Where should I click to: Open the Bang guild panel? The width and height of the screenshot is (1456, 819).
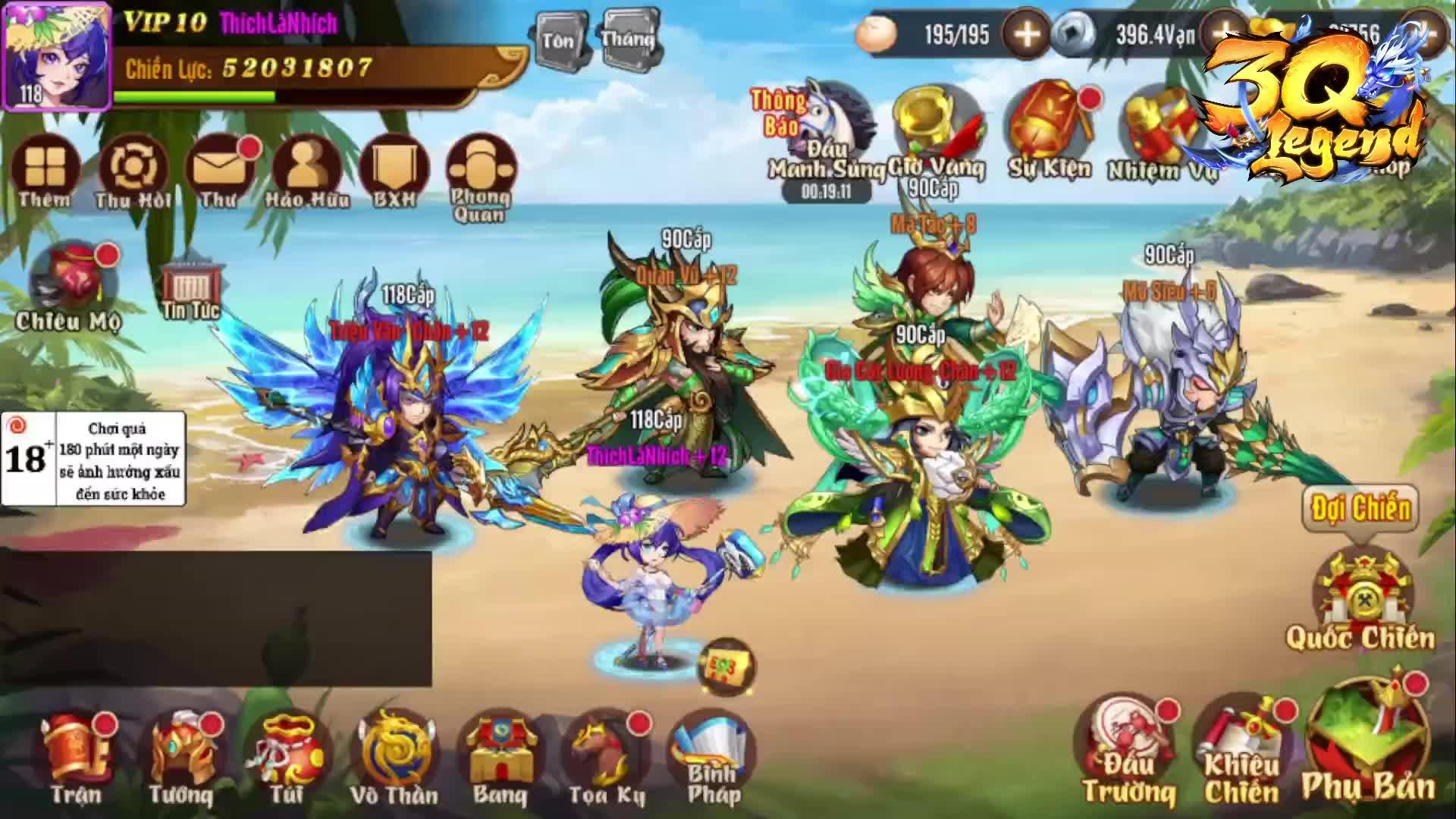point(500,751)
